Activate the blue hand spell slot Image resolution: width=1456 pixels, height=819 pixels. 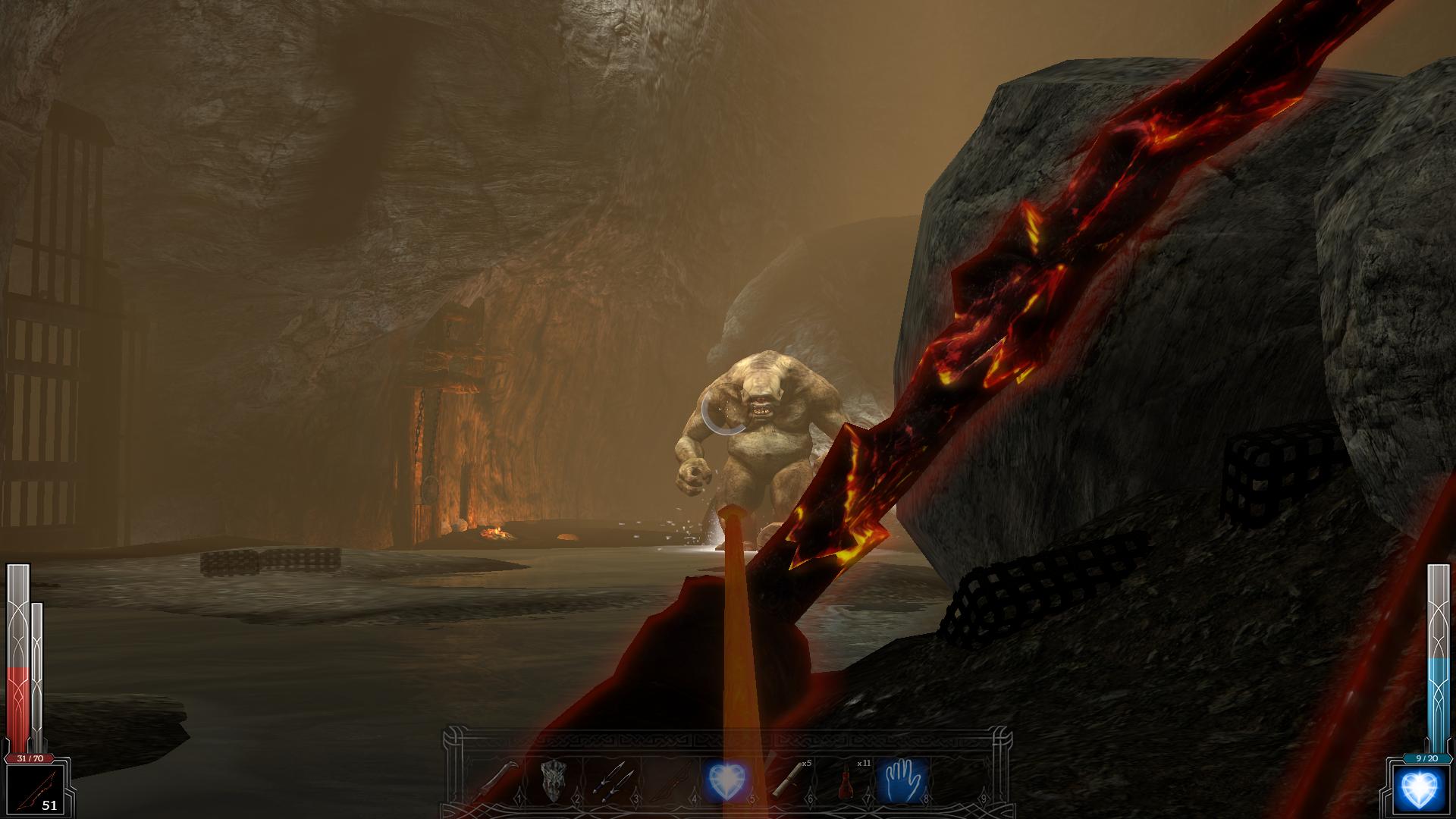pos(900,780)
